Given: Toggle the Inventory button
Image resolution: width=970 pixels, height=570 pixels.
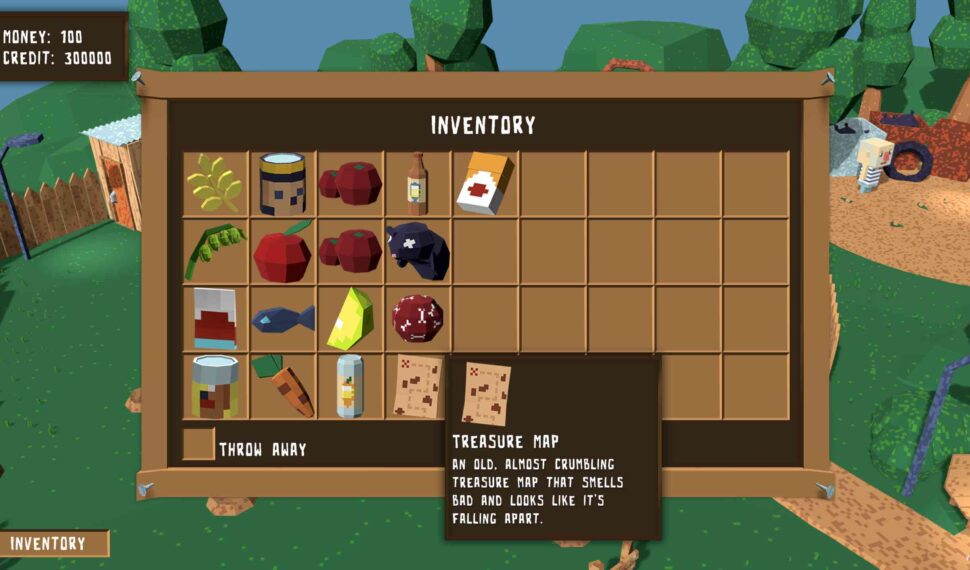Looking at the screenshot, I should [54, 544].
